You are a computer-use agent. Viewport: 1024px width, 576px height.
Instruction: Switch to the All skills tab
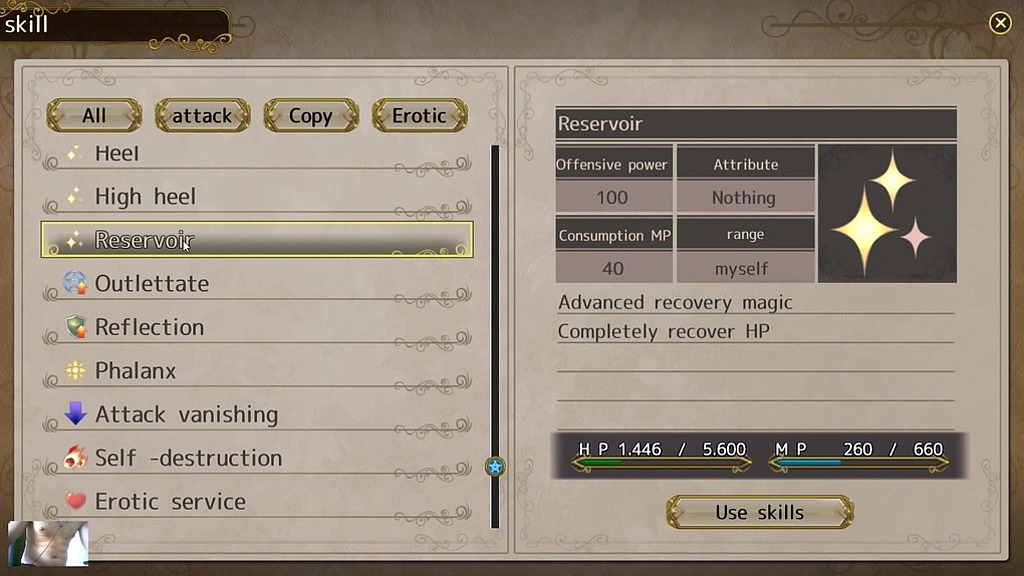click(x=94, y=116)
